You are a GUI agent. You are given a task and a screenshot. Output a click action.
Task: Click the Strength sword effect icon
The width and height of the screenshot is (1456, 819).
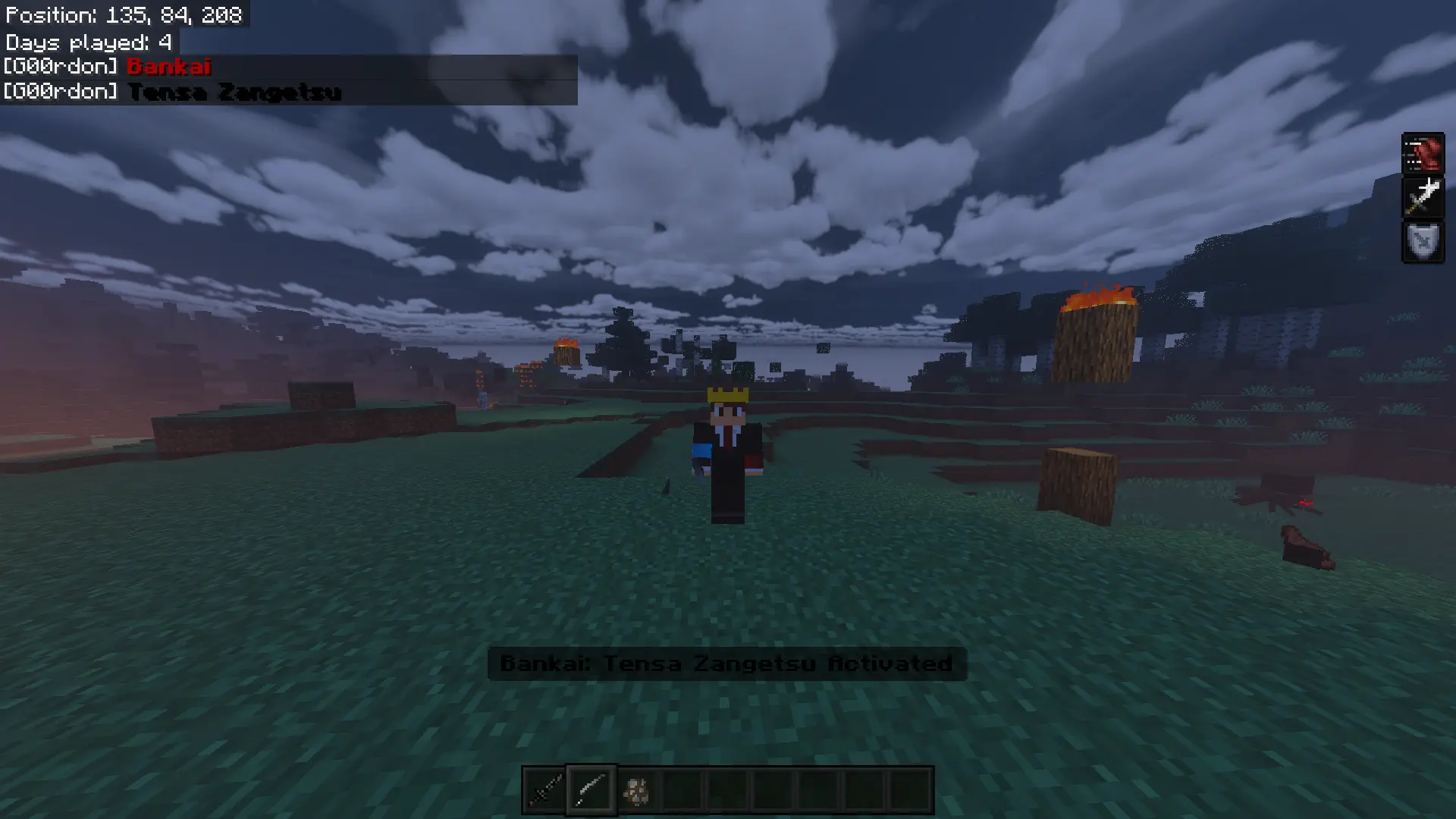1423,197
